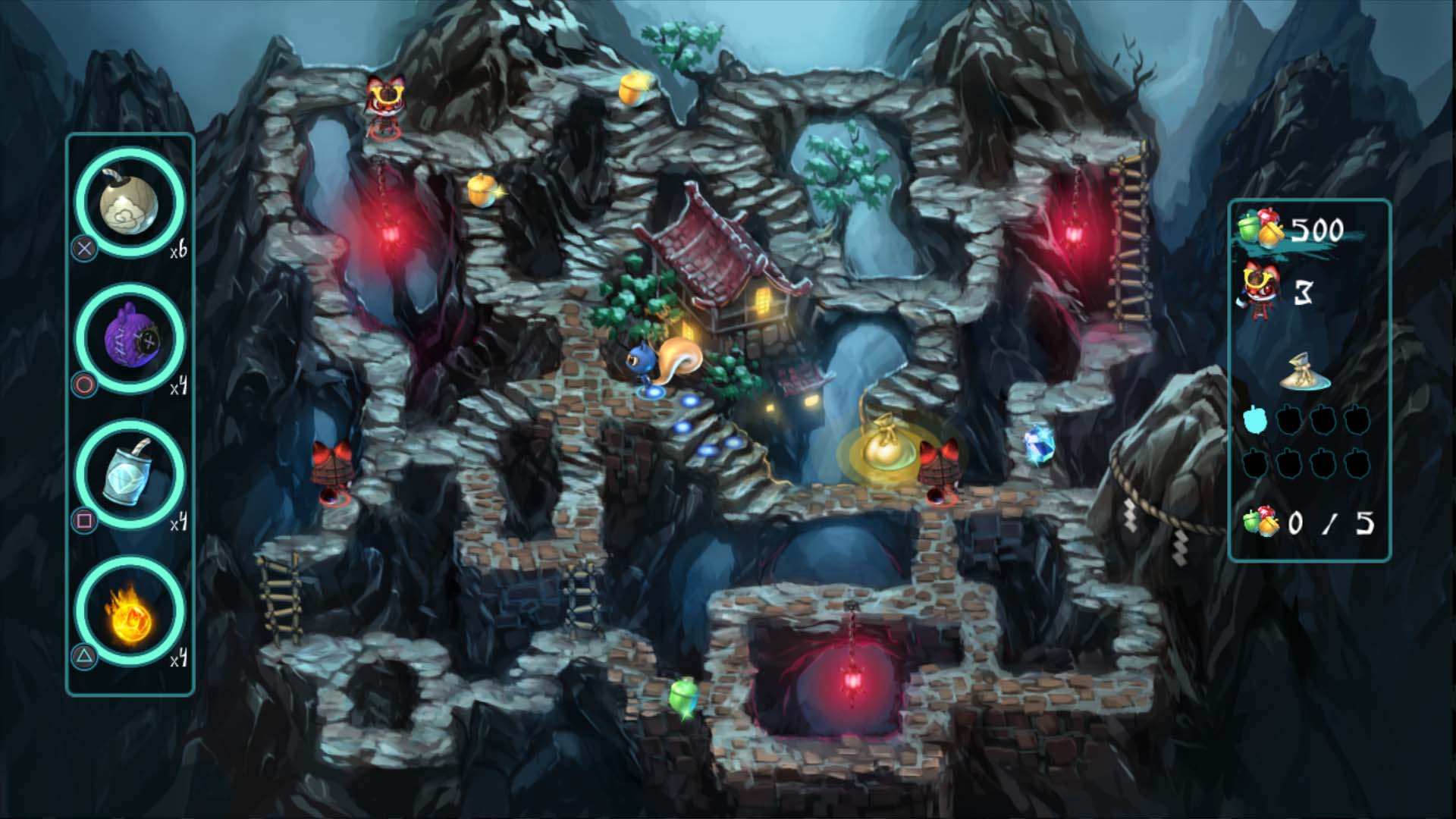Image resolution: width=1456 pixels, height=819 pixels.
Task: Use the fireball item
Action: 130,611
